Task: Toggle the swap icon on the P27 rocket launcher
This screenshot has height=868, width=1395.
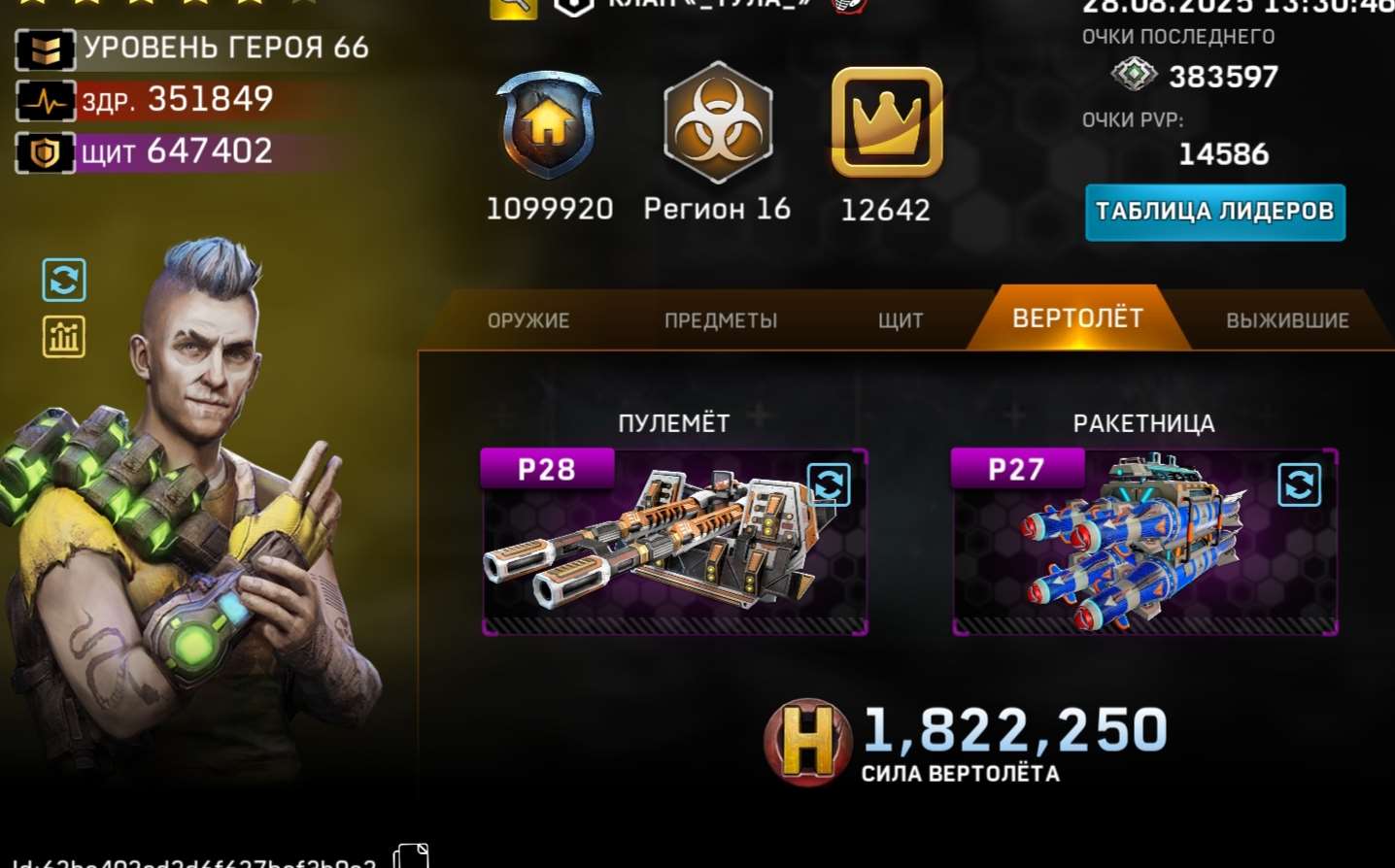Action: pos(1296,485)
